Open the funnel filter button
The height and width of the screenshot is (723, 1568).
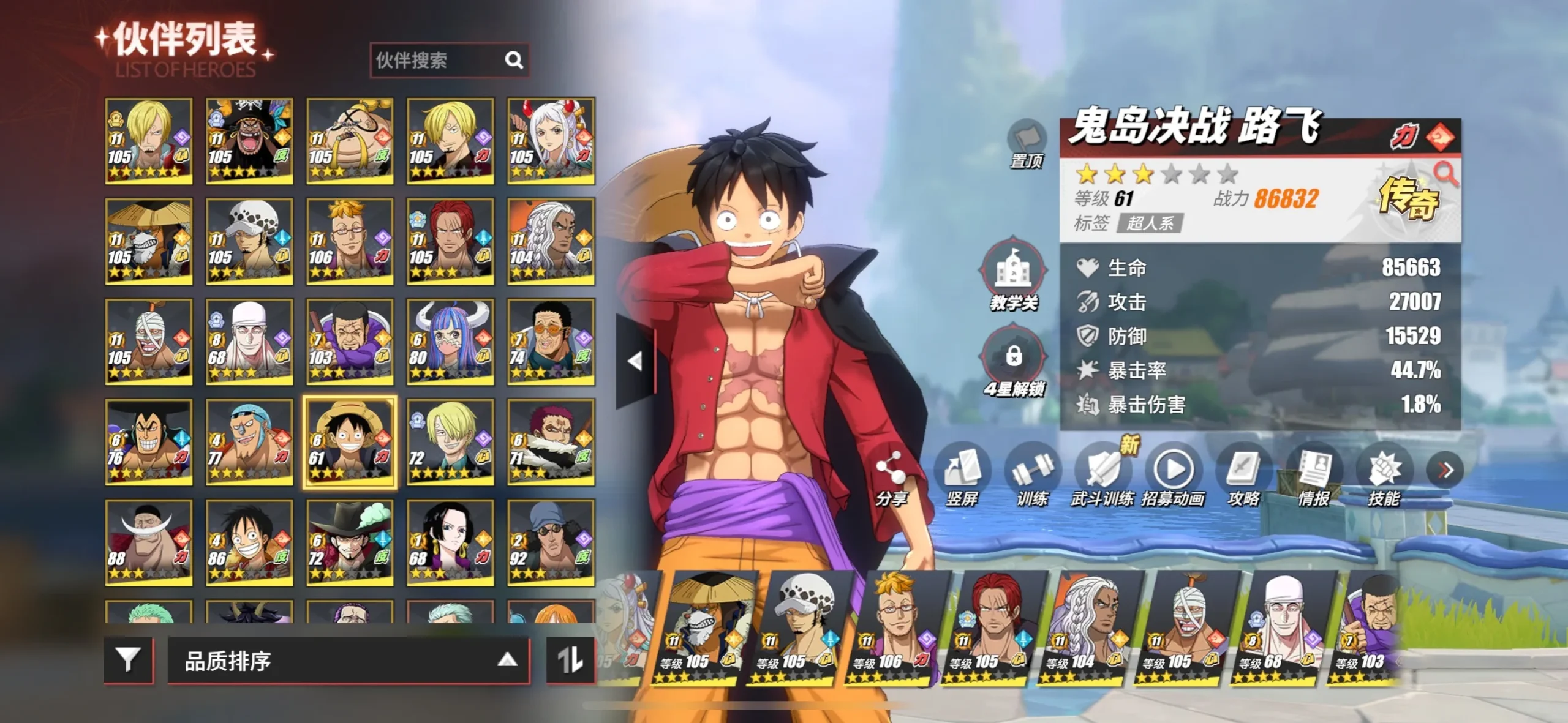pos(128,660)
